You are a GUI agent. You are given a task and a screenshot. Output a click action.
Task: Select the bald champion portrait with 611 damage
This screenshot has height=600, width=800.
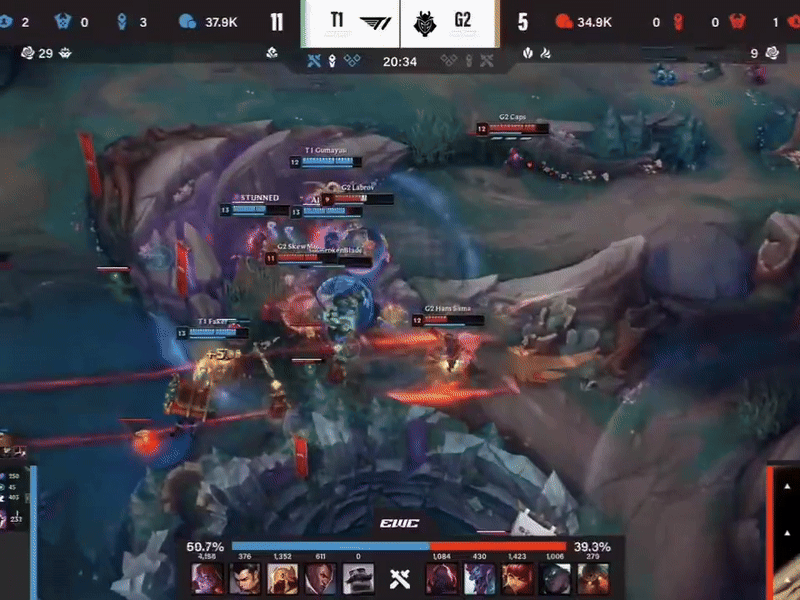[319, 579]
